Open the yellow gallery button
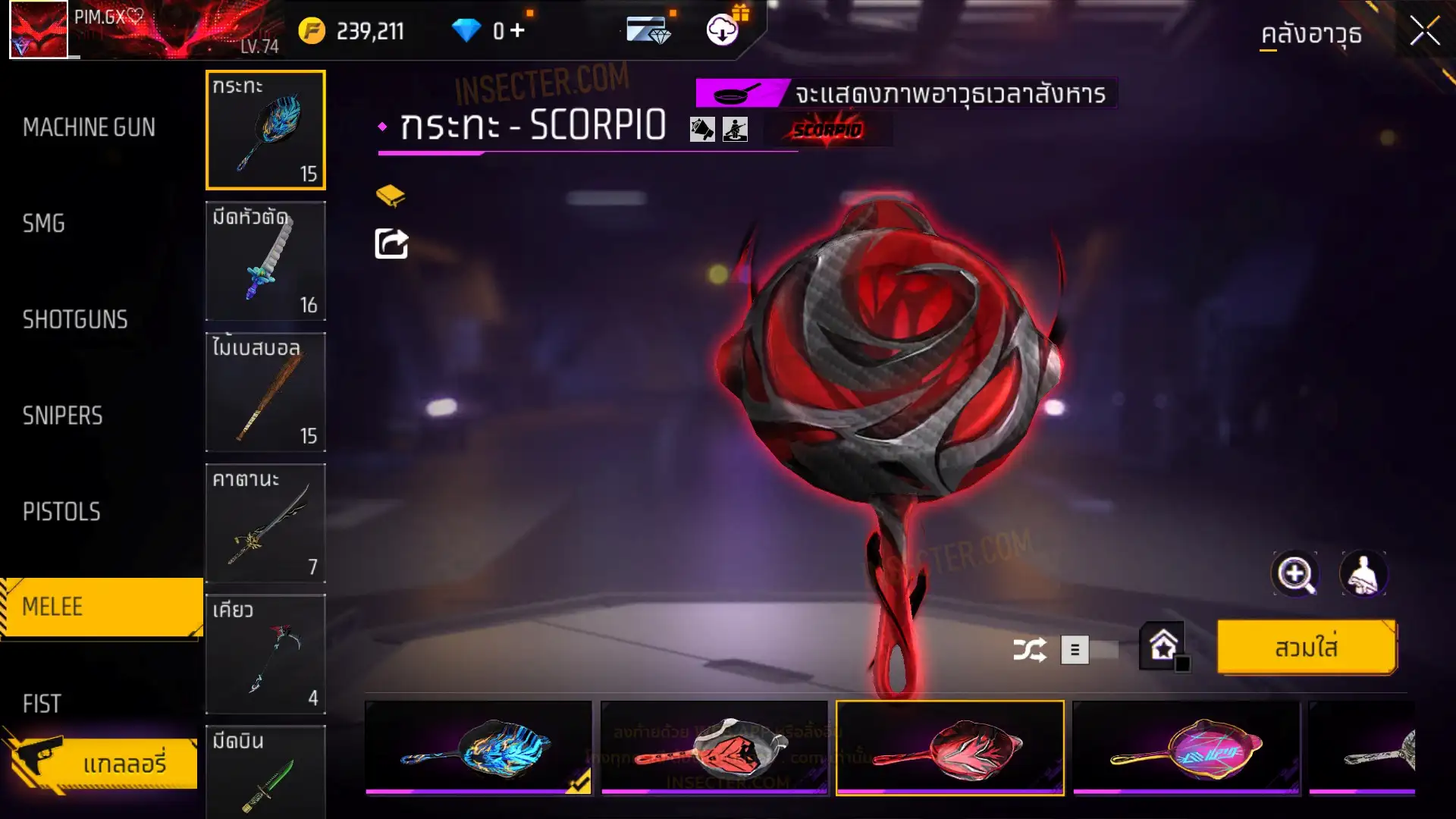The width and height of the screenshot is (1456, 819). (x=102, y=762)
